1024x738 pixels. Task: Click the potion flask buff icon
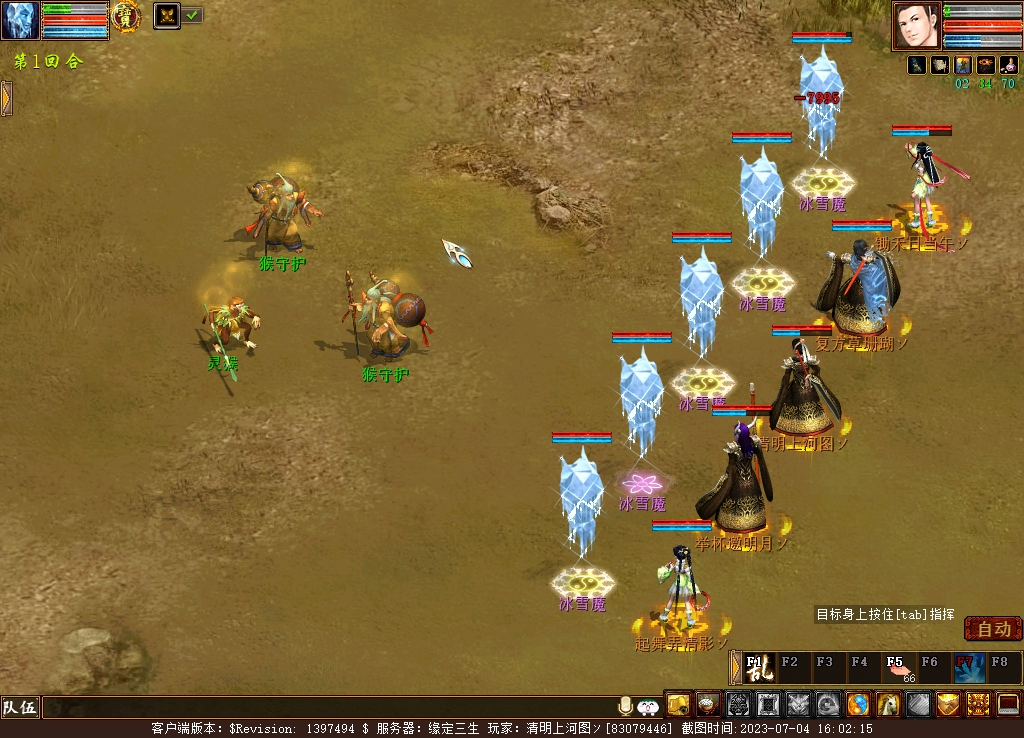coord(1008,65)
